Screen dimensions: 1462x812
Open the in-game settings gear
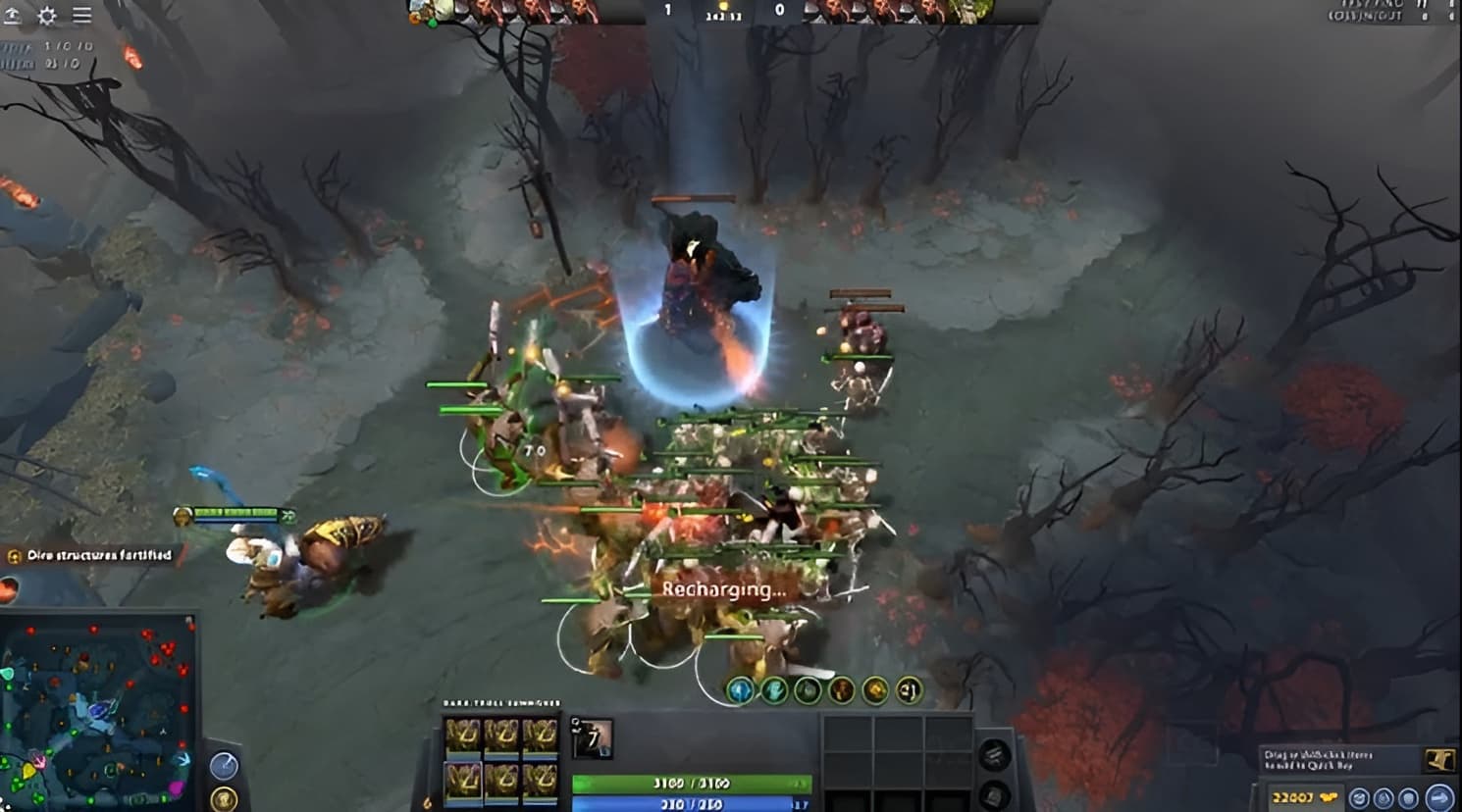click(46, 15)
